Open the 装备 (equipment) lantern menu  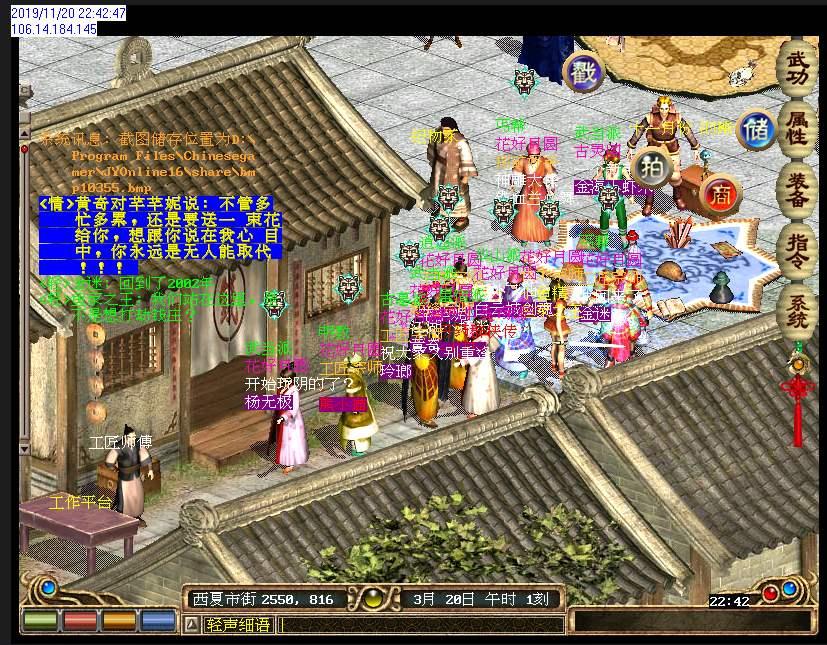(x=798, y=188)
